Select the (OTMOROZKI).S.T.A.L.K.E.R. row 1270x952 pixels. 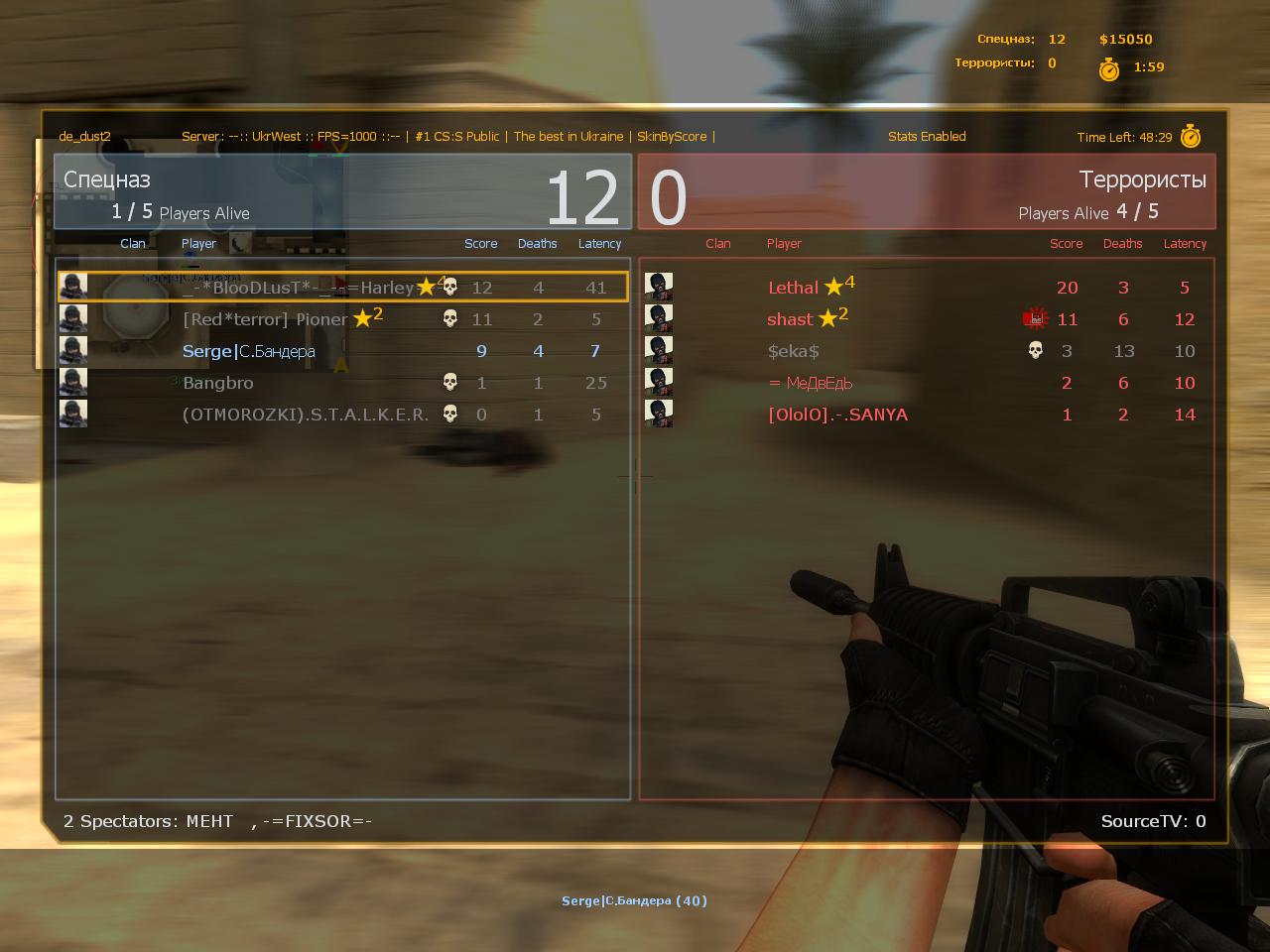[342, 415]
